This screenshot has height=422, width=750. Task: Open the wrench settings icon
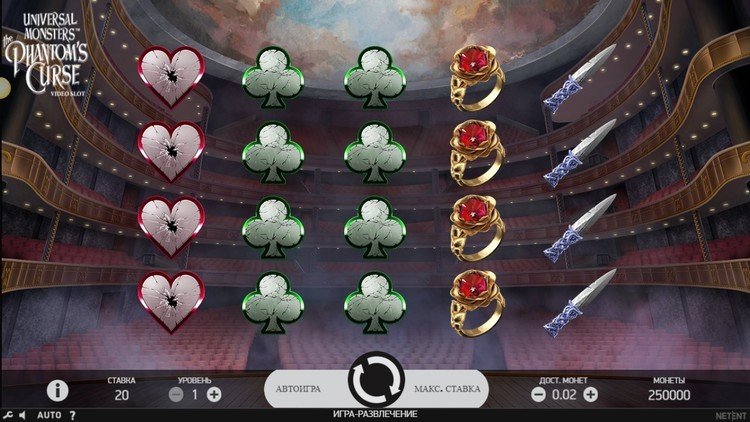coord(8,414)
